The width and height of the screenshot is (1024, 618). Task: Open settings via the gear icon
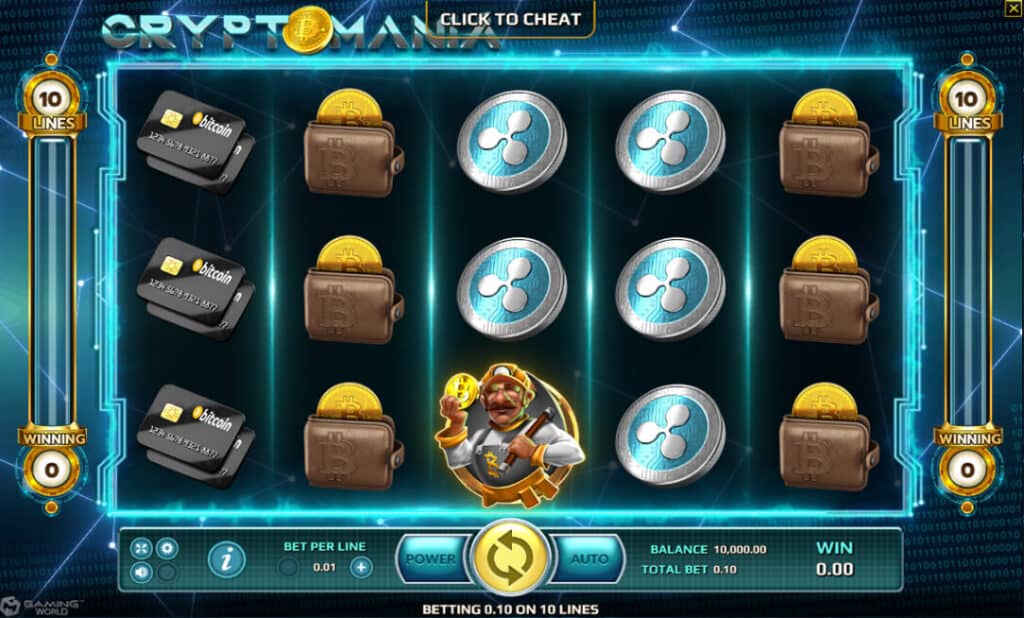tap(167, 548)
